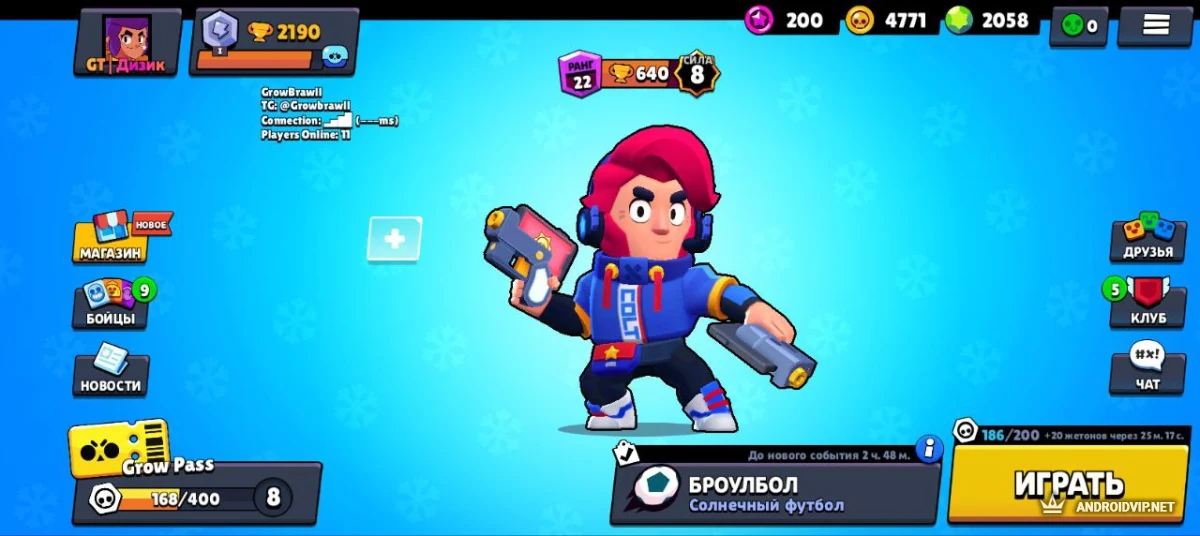Open the trophy road with 2190 trophies
The image size is (1200, 536).
point(274,42)
